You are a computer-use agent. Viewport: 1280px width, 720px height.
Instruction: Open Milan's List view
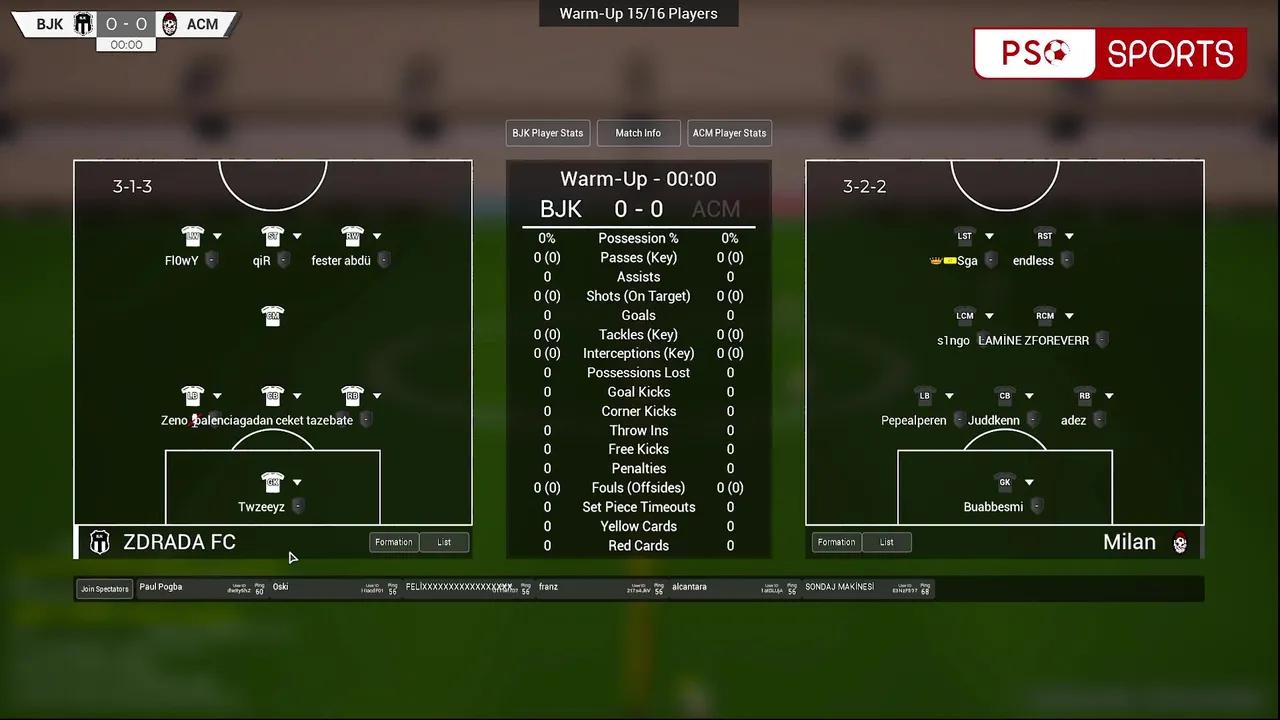(886, 542)
